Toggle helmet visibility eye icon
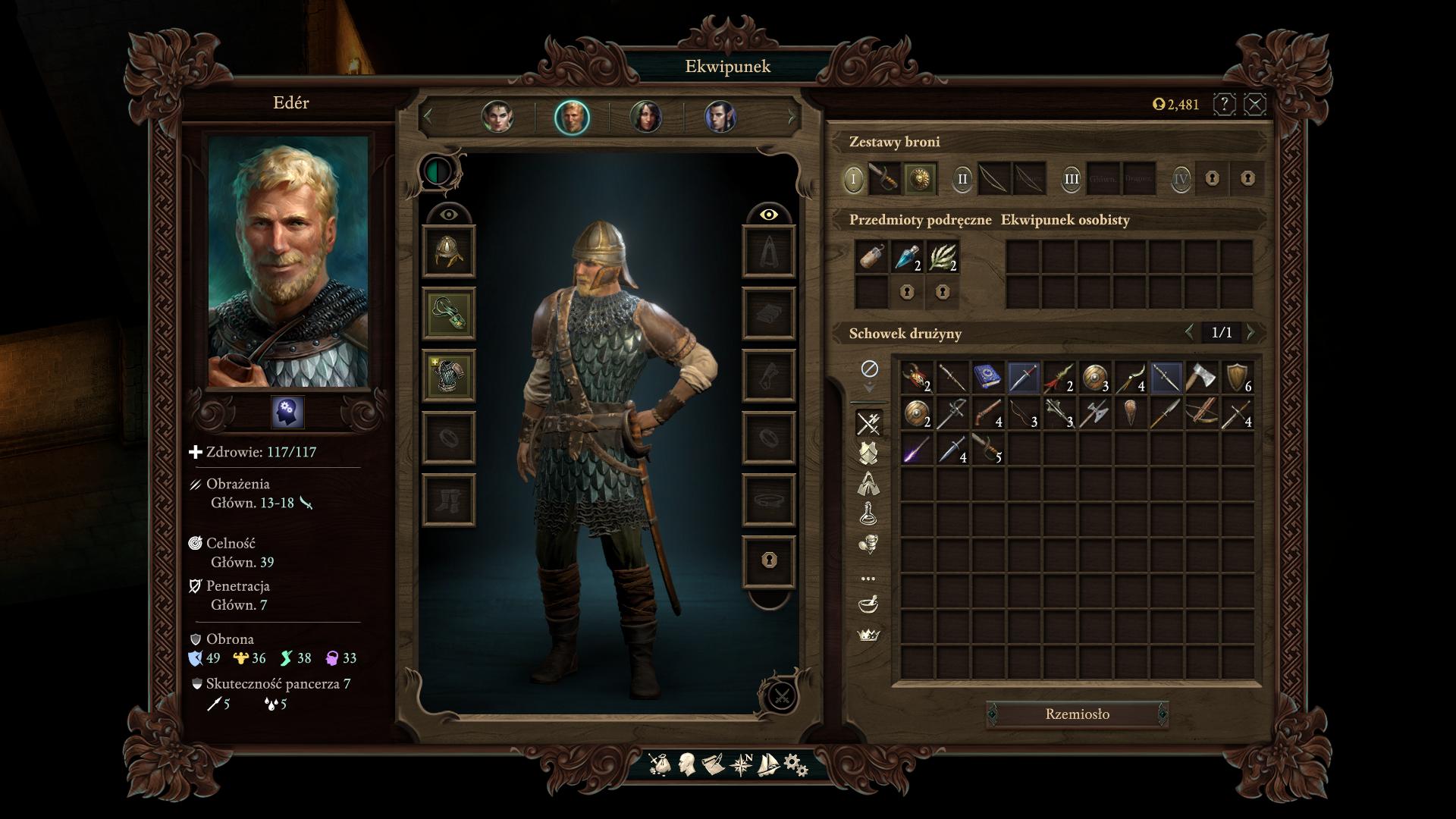This screenshot has height=819, width=1456. pos(449,215)
